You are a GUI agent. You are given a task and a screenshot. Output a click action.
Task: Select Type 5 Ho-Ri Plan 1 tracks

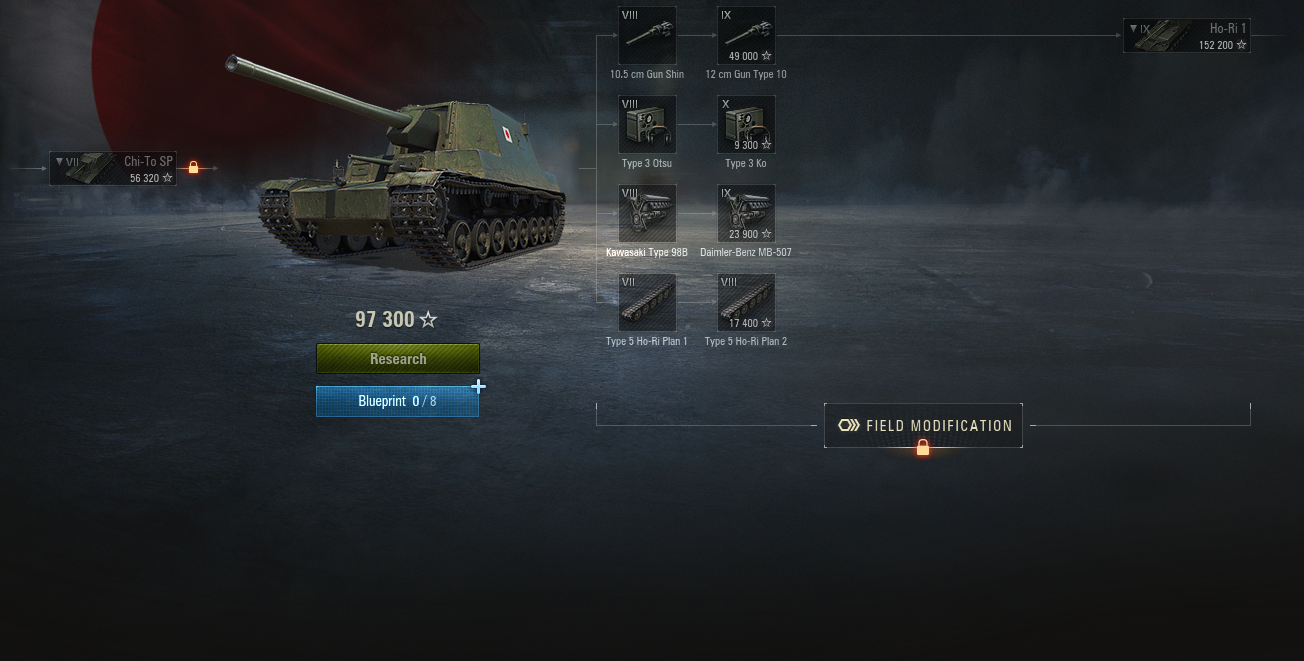647,303
